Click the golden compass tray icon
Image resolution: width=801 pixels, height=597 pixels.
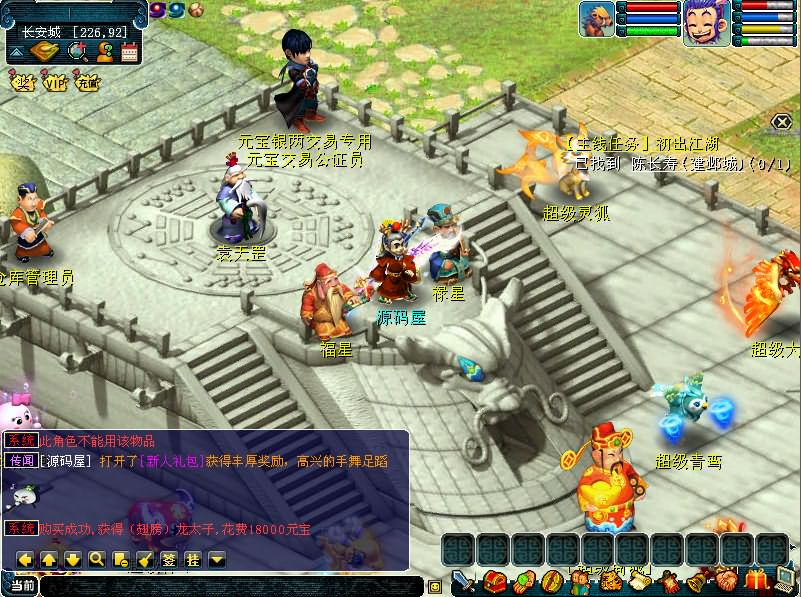[x=44, y=52]
